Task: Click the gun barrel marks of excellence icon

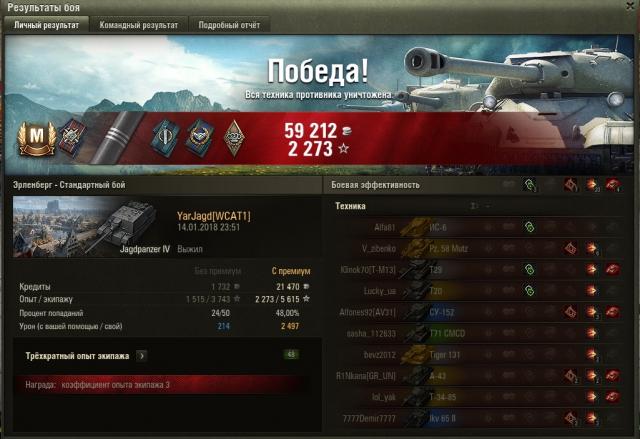Action: [x=119, y=133]
